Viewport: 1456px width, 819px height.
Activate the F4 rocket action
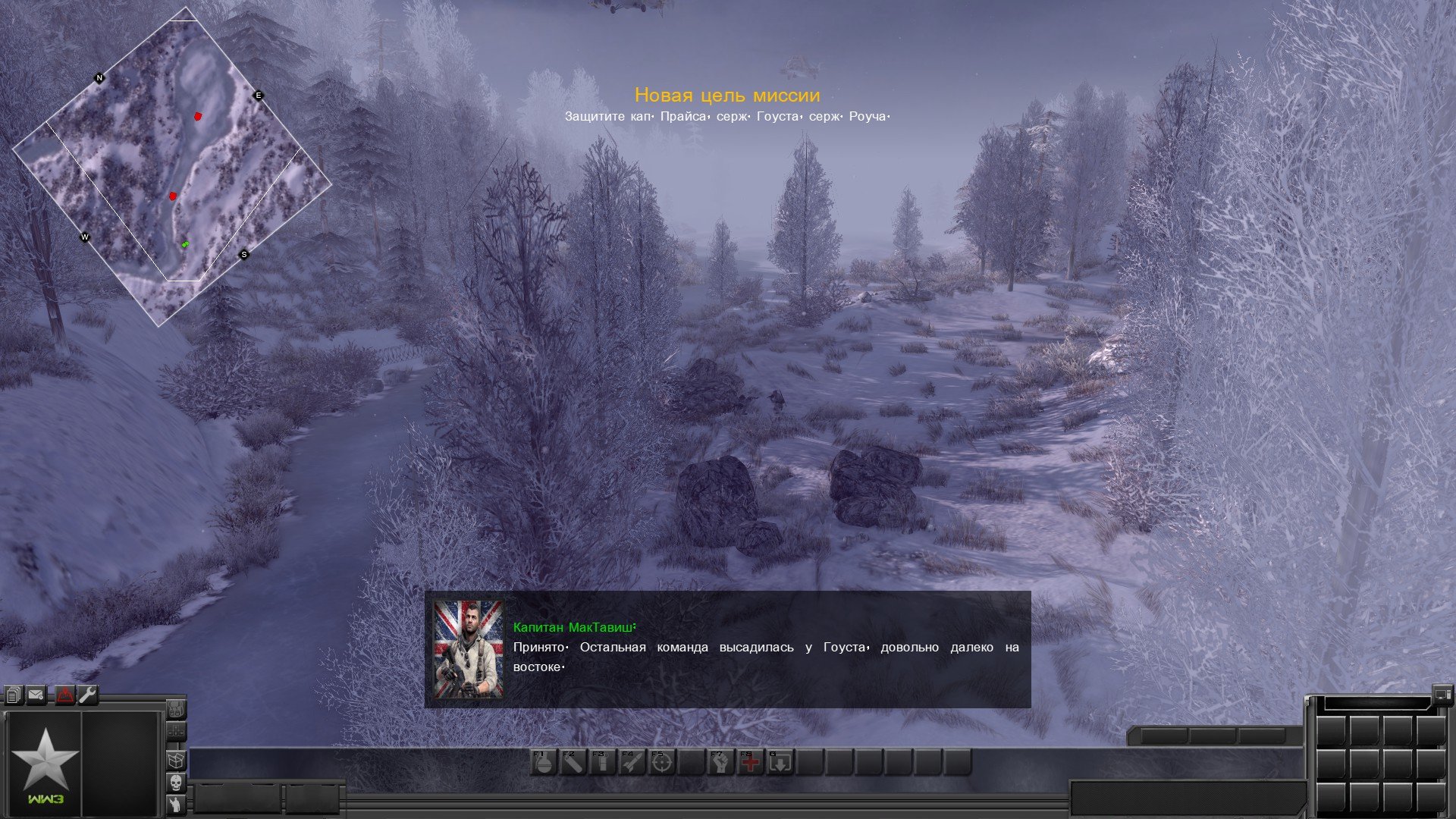coord(632,763)
